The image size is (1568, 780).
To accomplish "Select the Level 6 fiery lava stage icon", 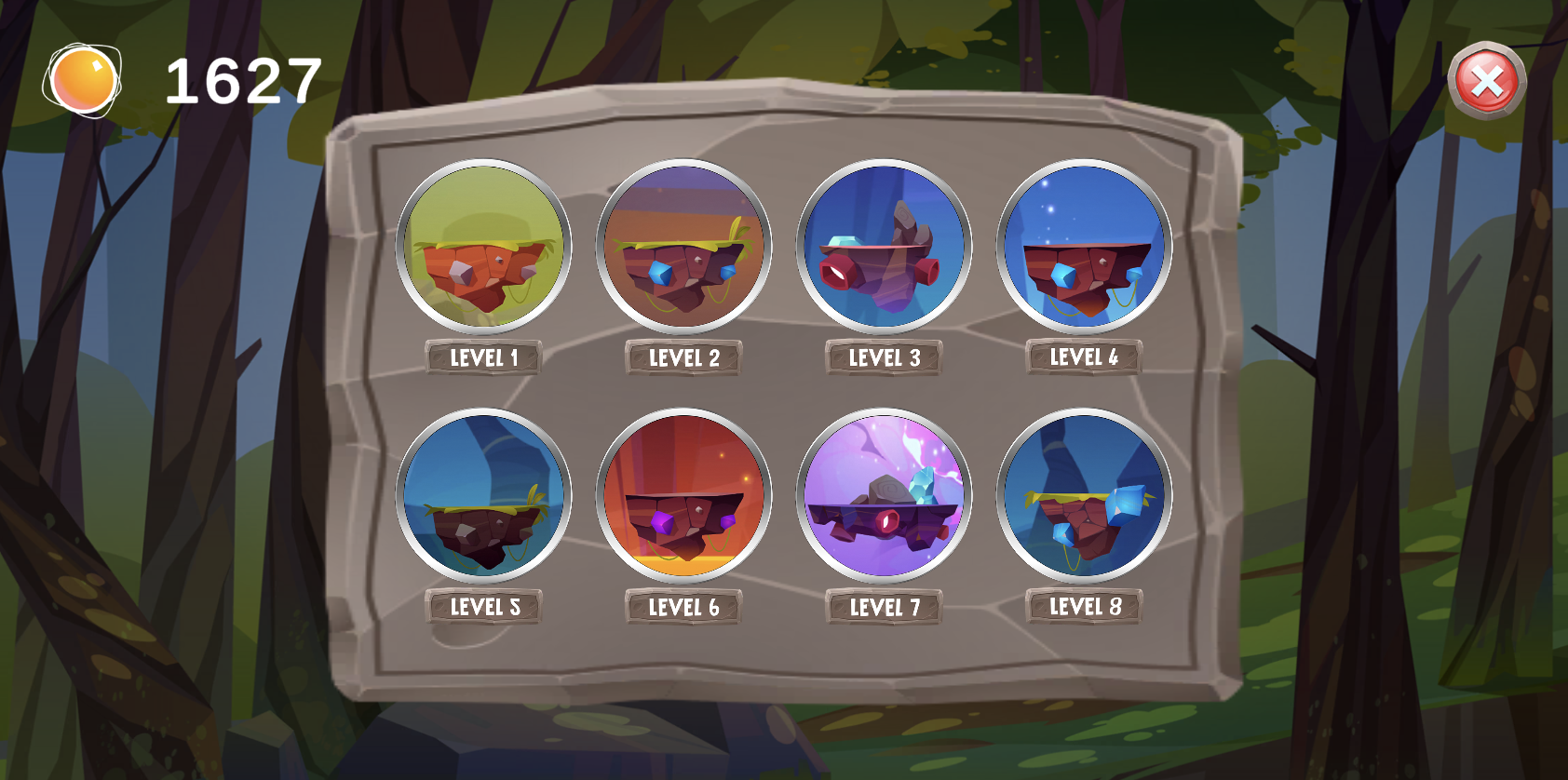I will coord(684,496).
